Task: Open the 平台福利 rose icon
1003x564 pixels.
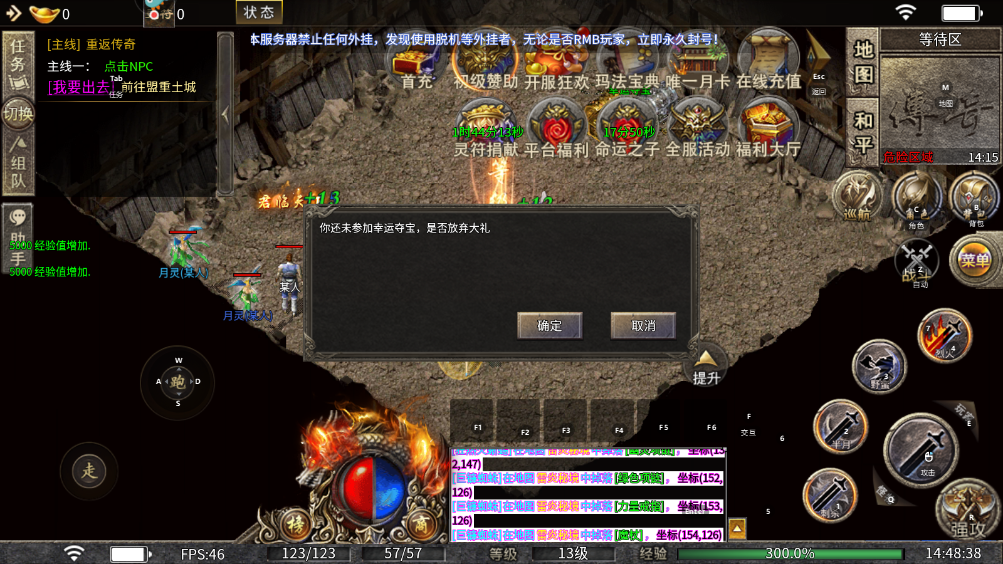Action: tap(559, 126)
